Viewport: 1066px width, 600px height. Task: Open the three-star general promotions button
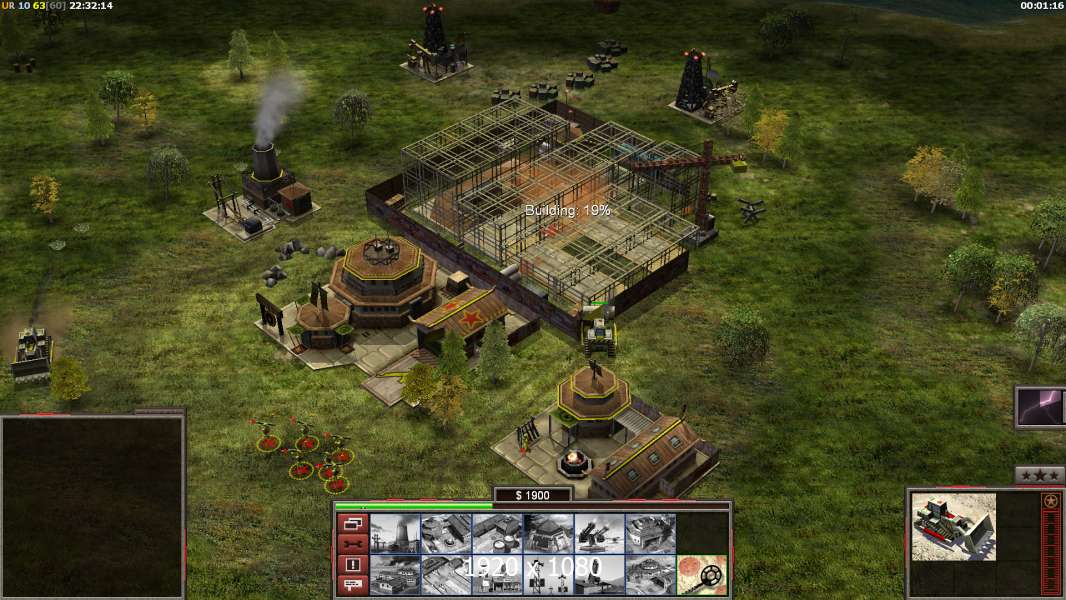coord(1039,475)
